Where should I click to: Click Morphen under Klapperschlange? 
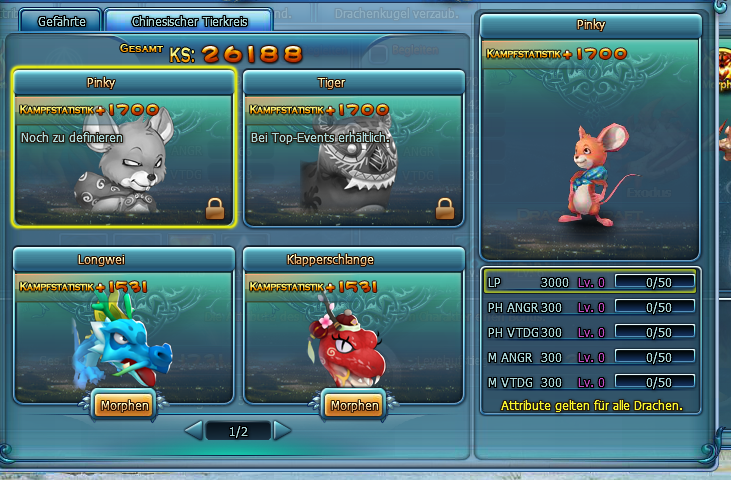click(x=354, y=405)
